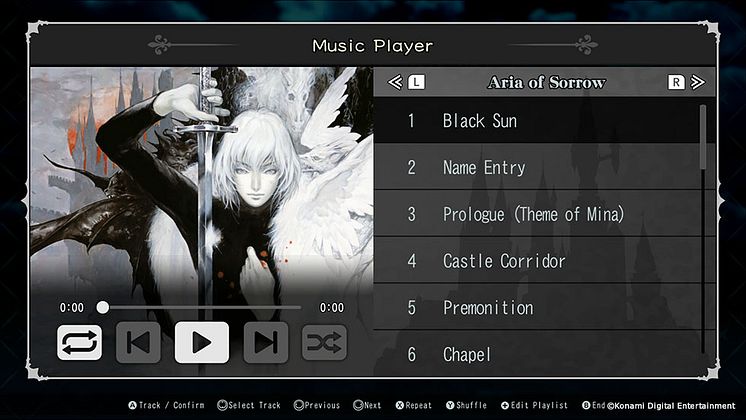Select the Premonition track
Viewport: 746px width, 420px height.
540,308
